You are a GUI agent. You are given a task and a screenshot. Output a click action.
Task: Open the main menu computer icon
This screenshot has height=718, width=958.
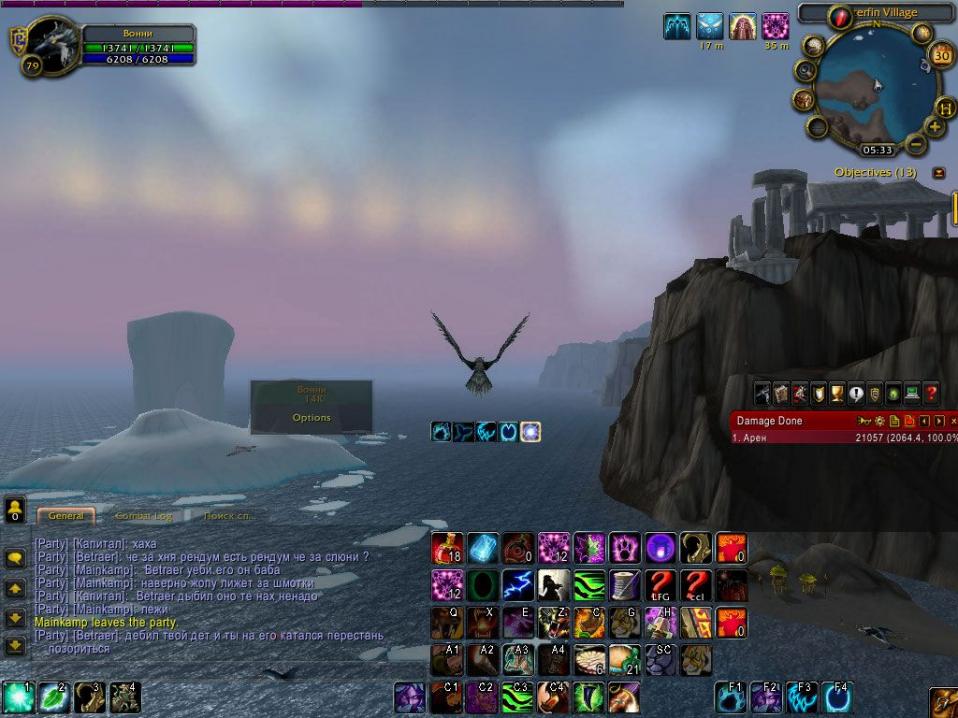coord(912,394)
